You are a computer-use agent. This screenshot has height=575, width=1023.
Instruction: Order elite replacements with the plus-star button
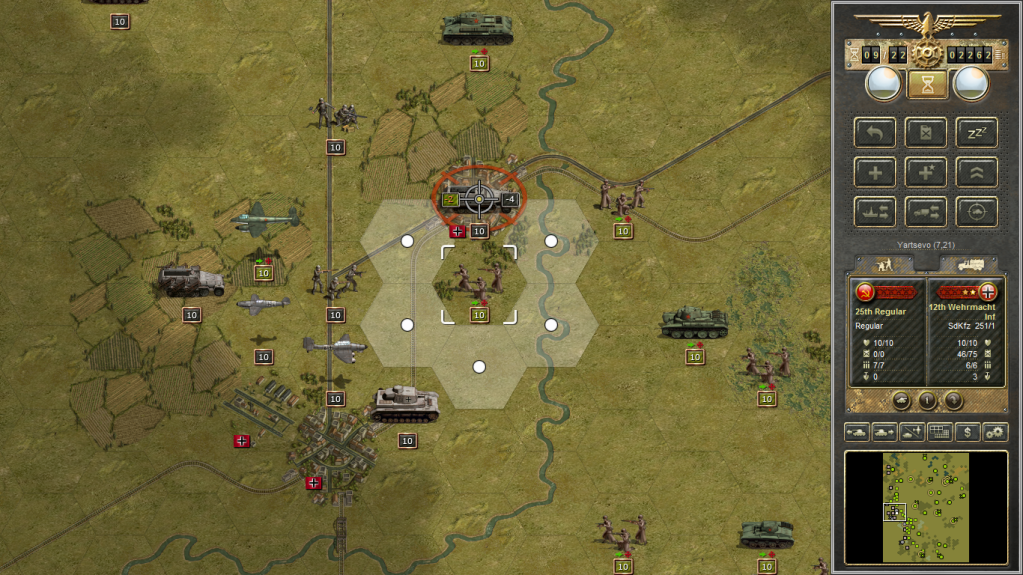926,172
